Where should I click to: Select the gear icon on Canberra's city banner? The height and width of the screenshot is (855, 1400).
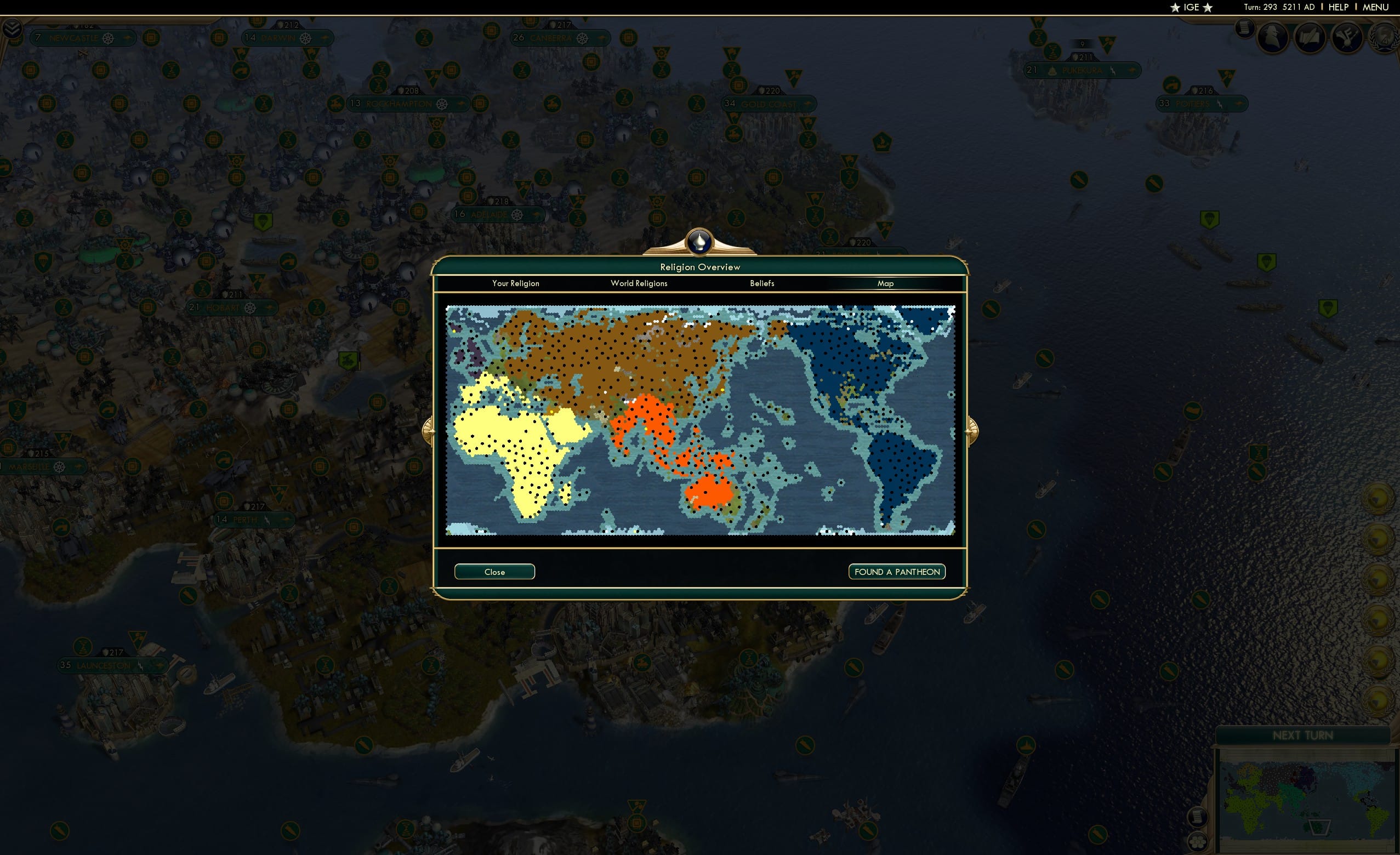581,38
